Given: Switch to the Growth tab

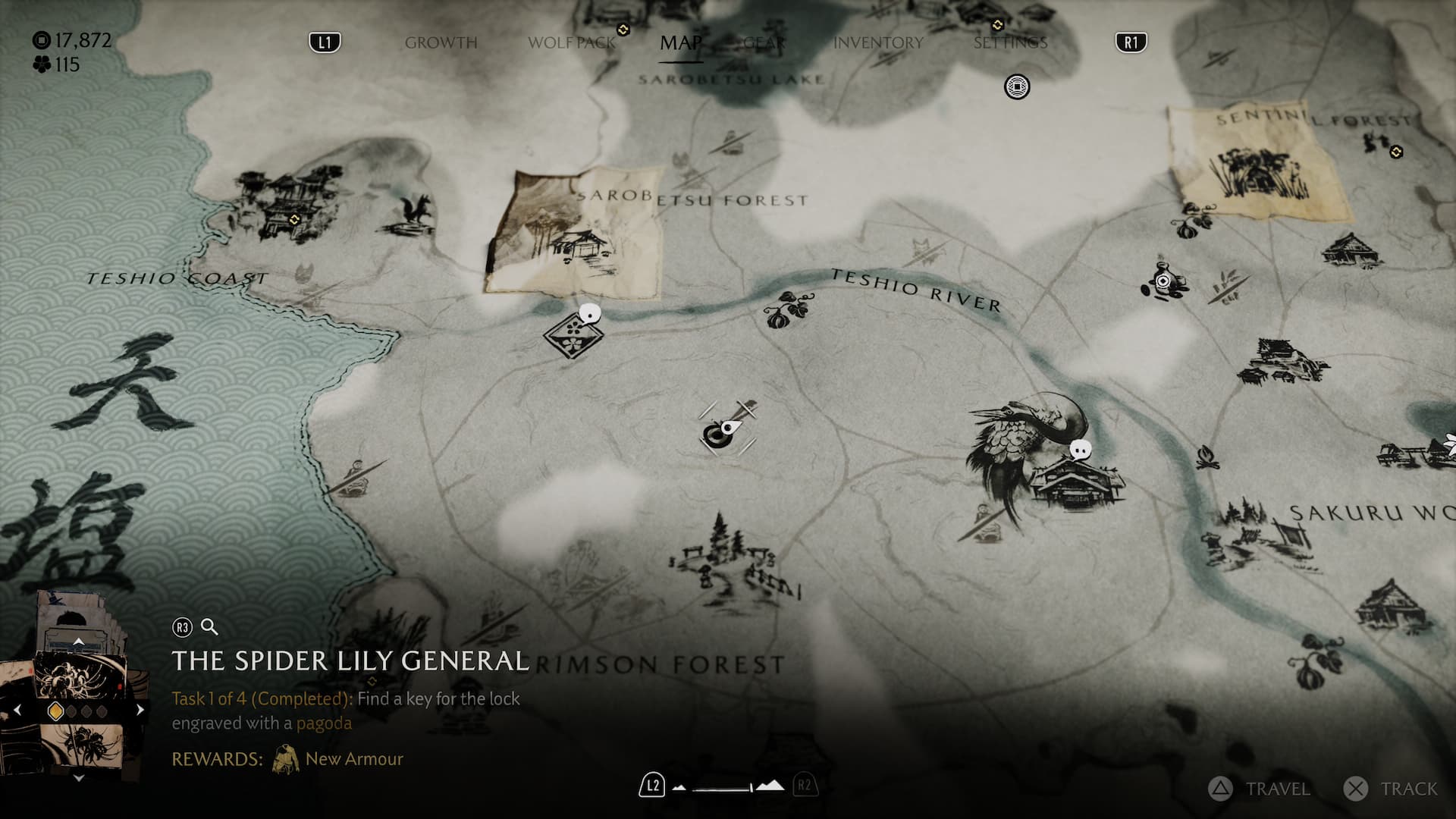Looking at the screenshot, I should point(441,42).
